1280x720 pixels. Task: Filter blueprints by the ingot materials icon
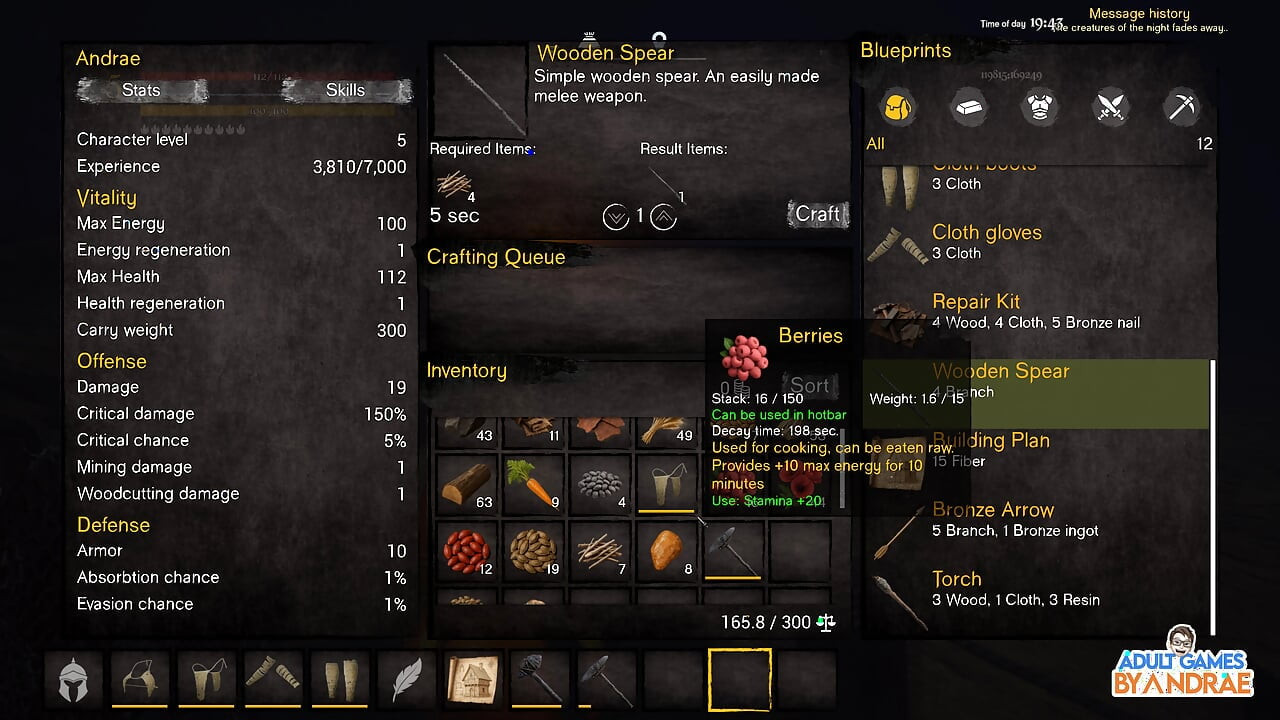point(968,106)
